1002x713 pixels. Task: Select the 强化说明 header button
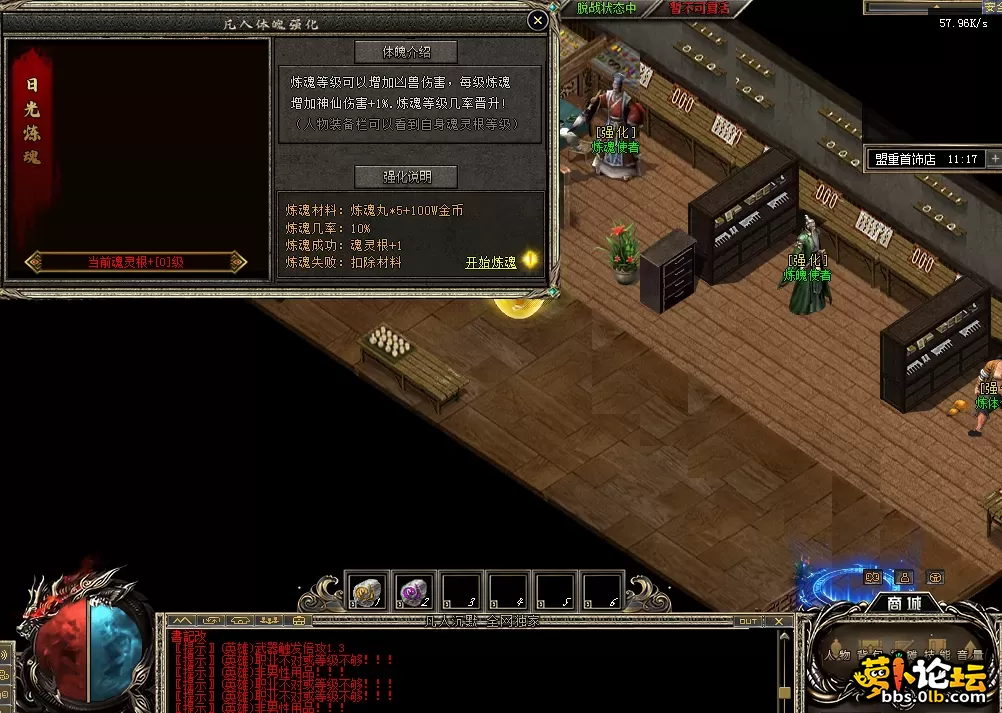(406, 177)
